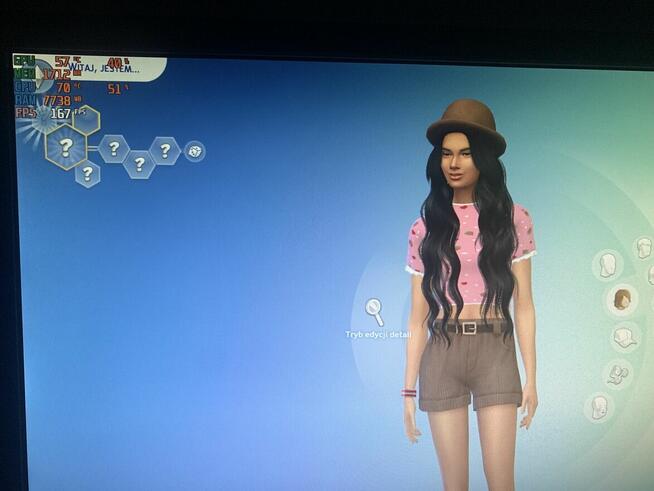Screen dimensions: 654x491
Task: Open the hair category with the brown hair icon
Action: point(622,299)
